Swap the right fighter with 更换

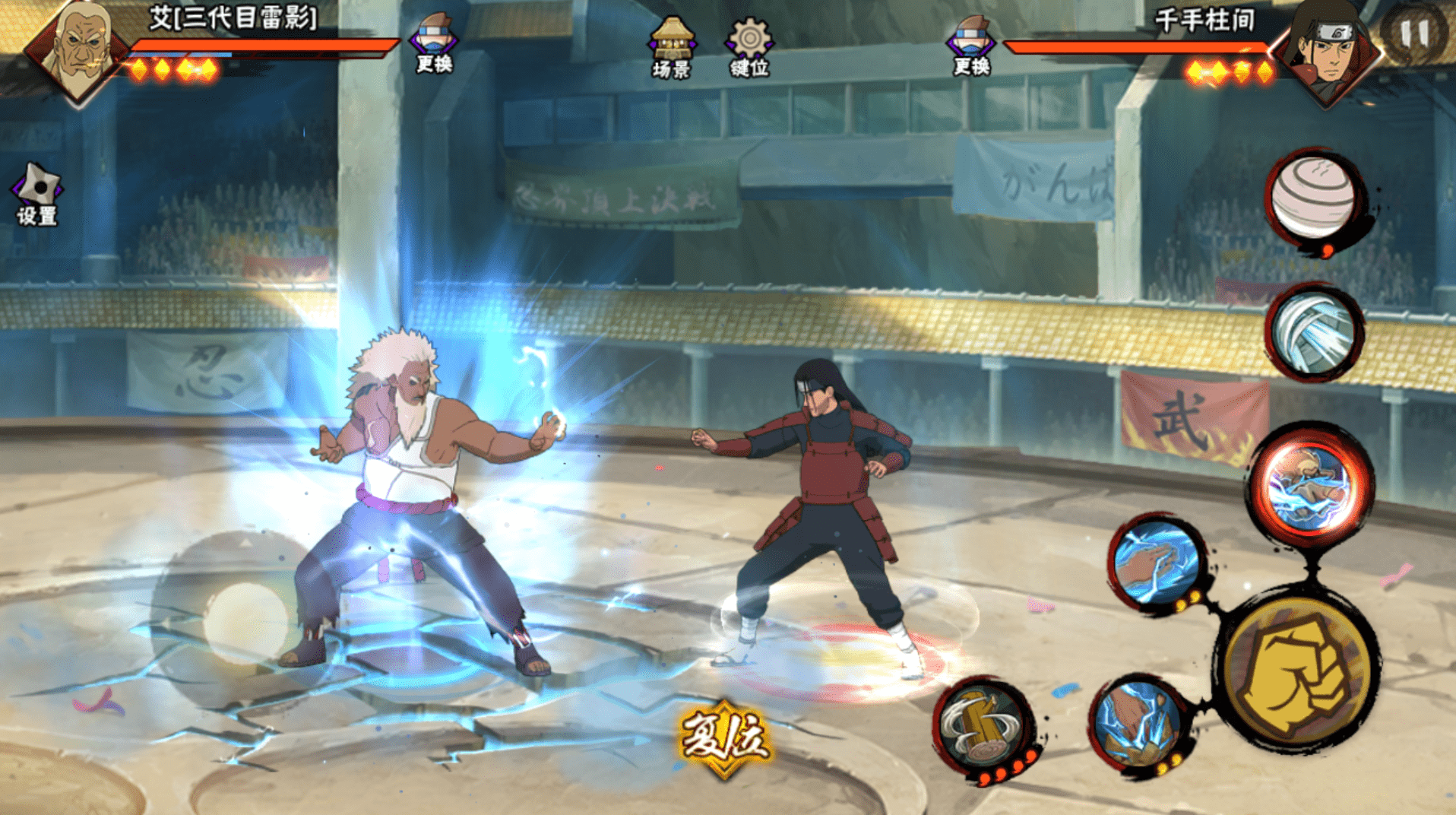(x=970, y=45)
